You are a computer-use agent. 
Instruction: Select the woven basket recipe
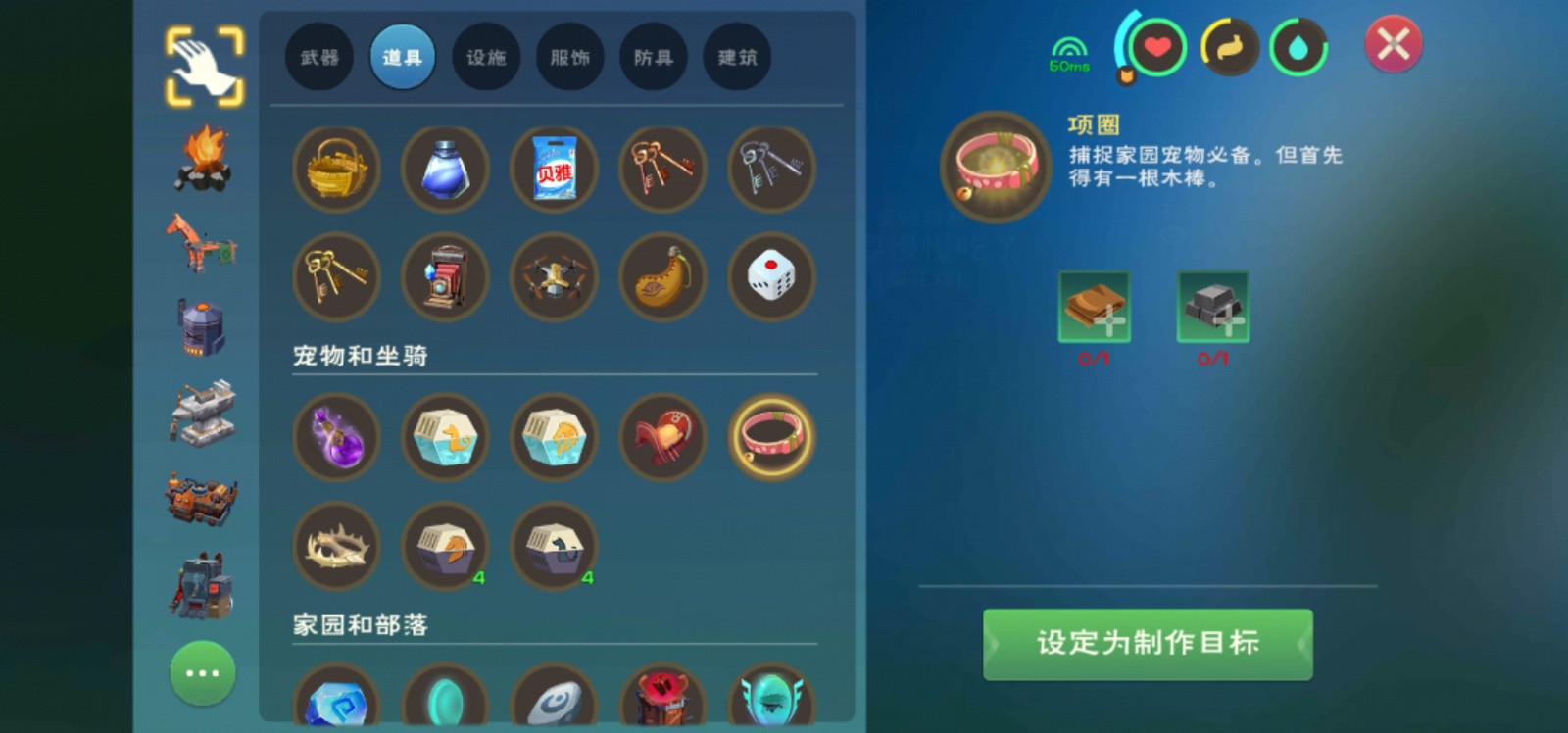tap(336, 169)
